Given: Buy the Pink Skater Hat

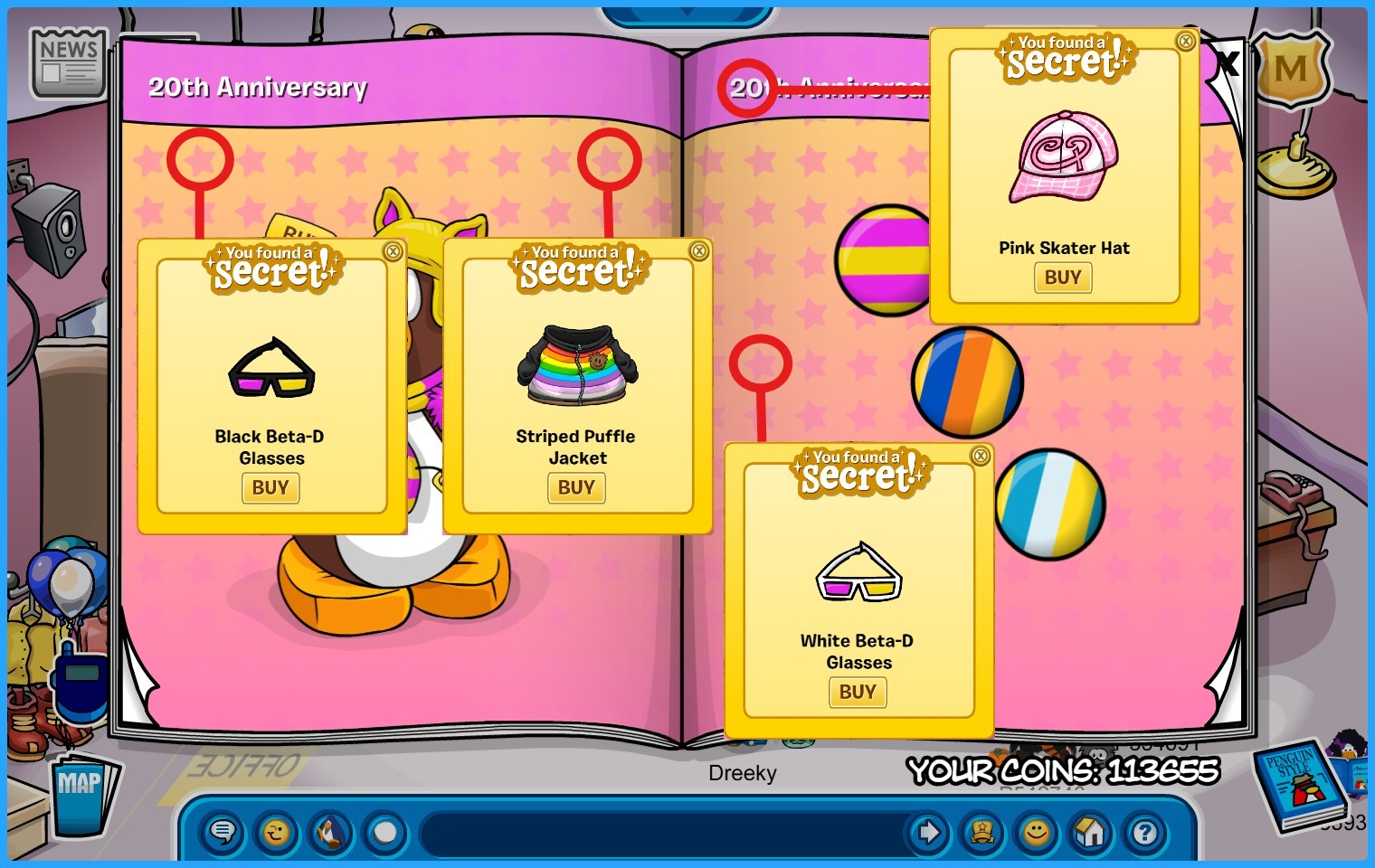Looking at the screenshot, I should pos(1063,278).
